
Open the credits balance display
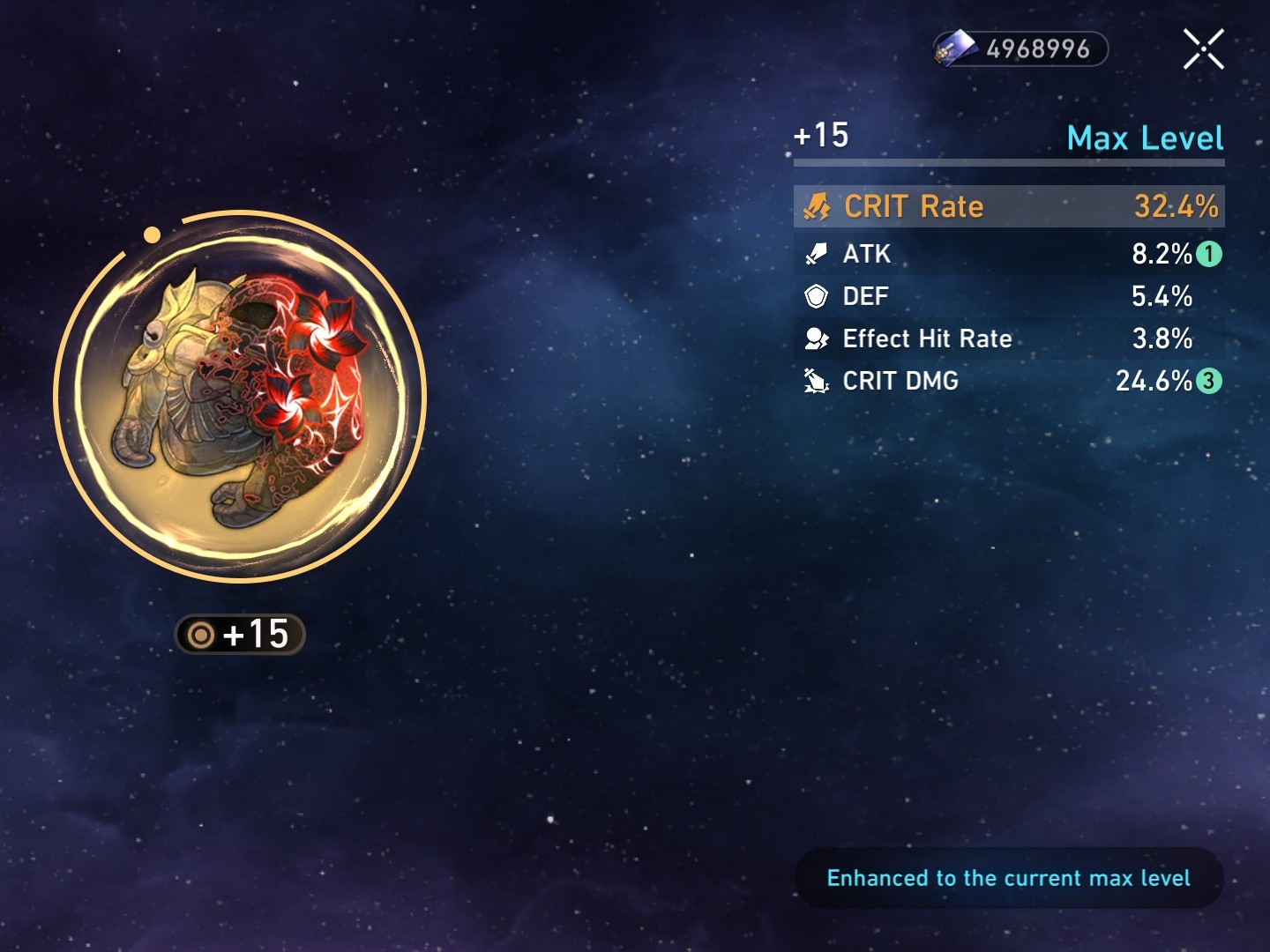[1019, 48]
